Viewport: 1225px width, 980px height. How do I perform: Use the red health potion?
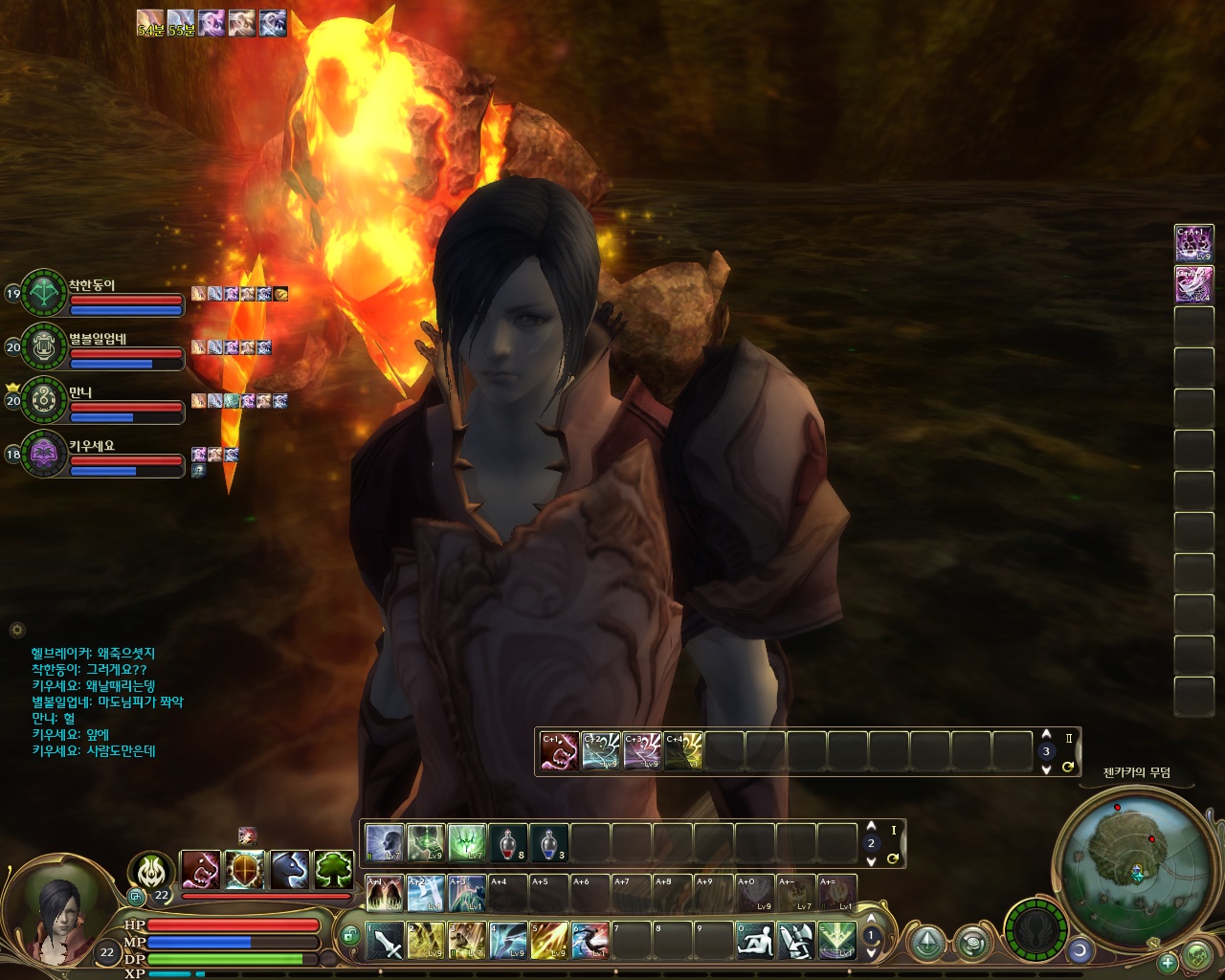[508, 843]
